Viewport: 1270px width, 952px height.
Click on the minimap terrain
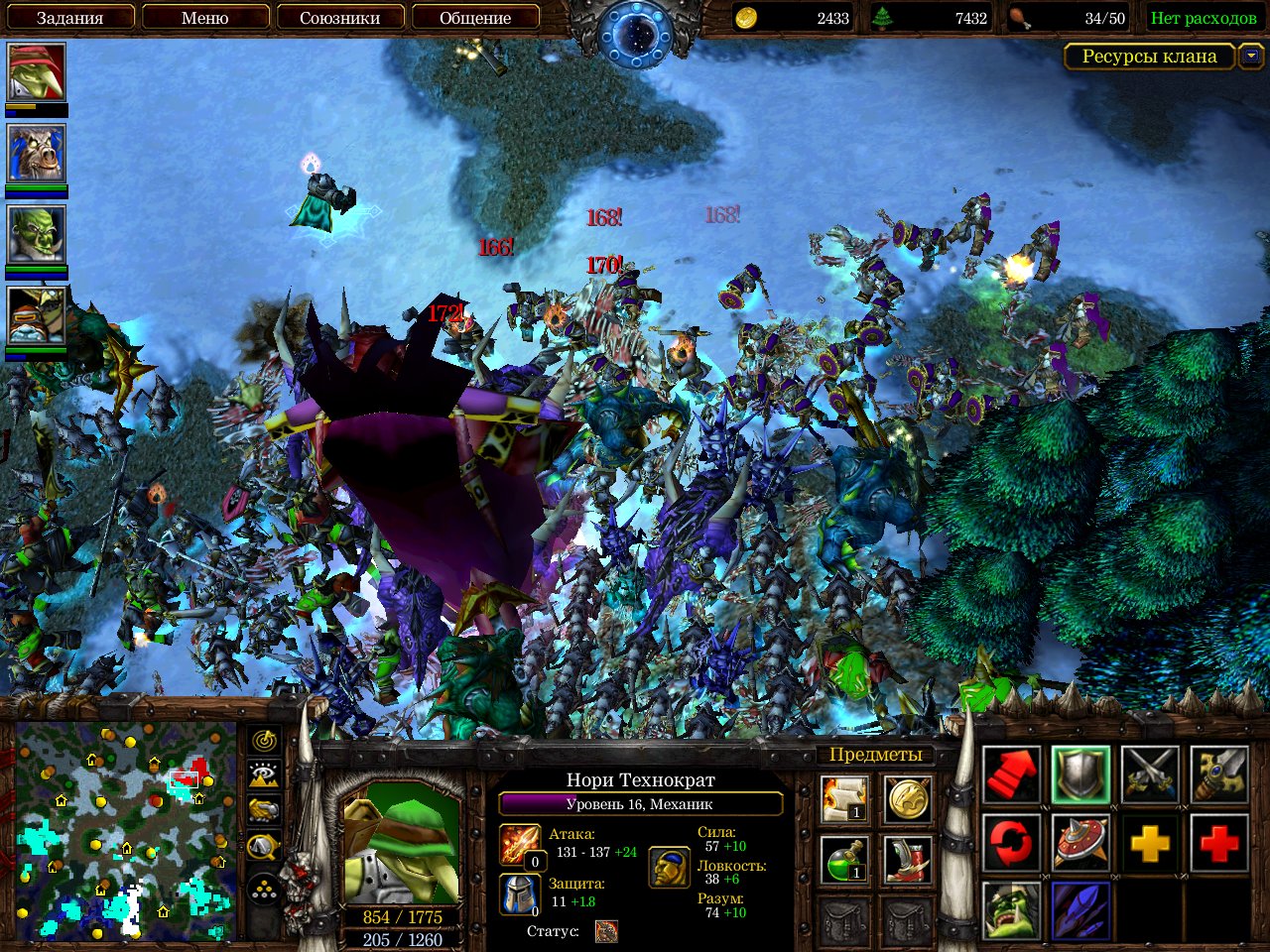tap(124, 833)
